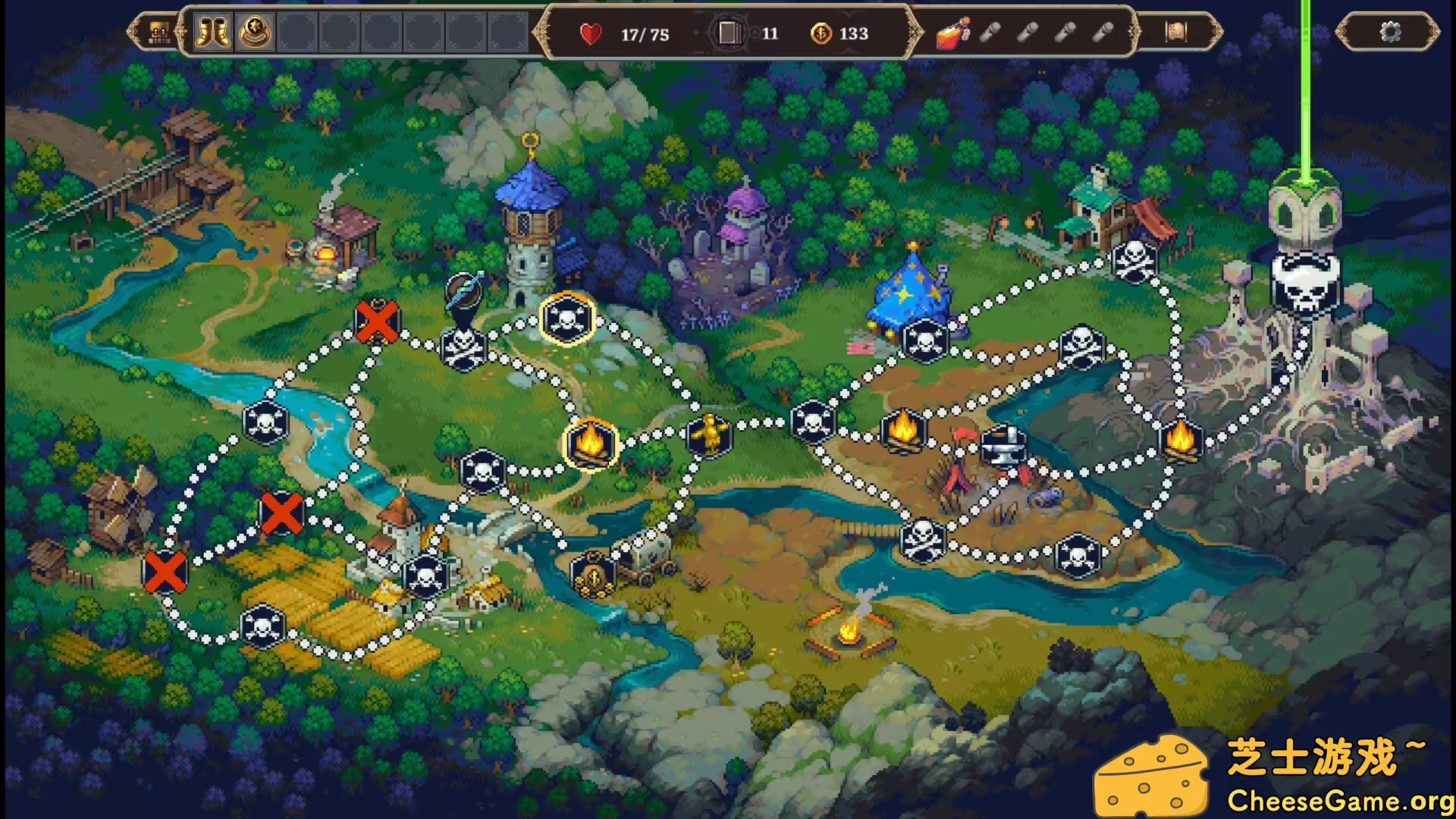Viewport: 1456px width, 819px height.
Task: Select the golden boots relic
Action: [x=213, y=33]
